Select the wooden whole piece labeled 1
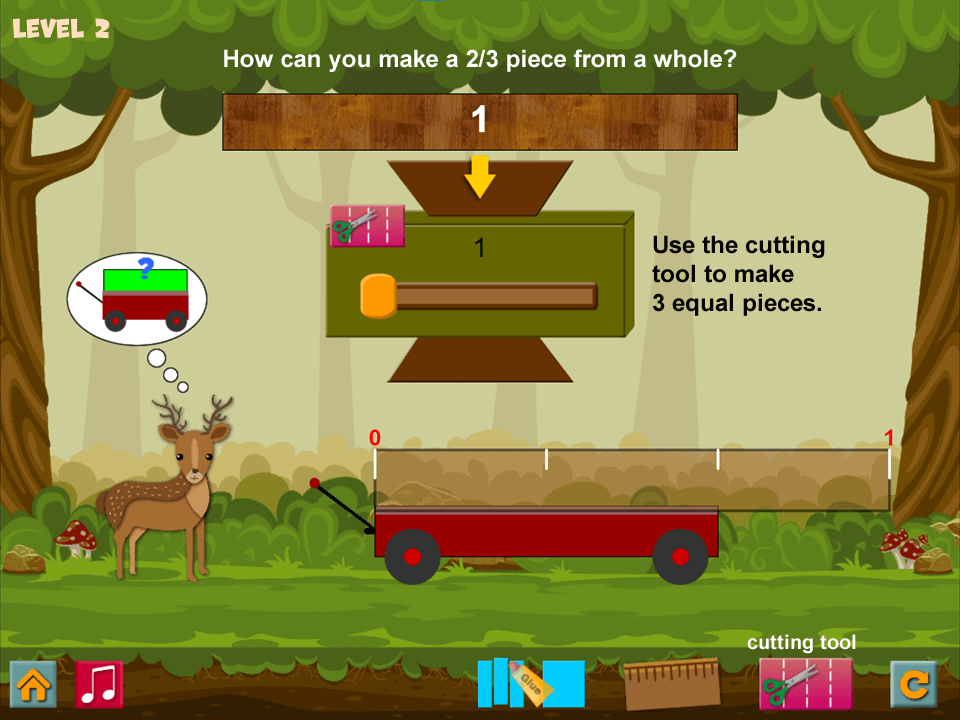Viewport: 960px width, 720px height. (479, 122)
